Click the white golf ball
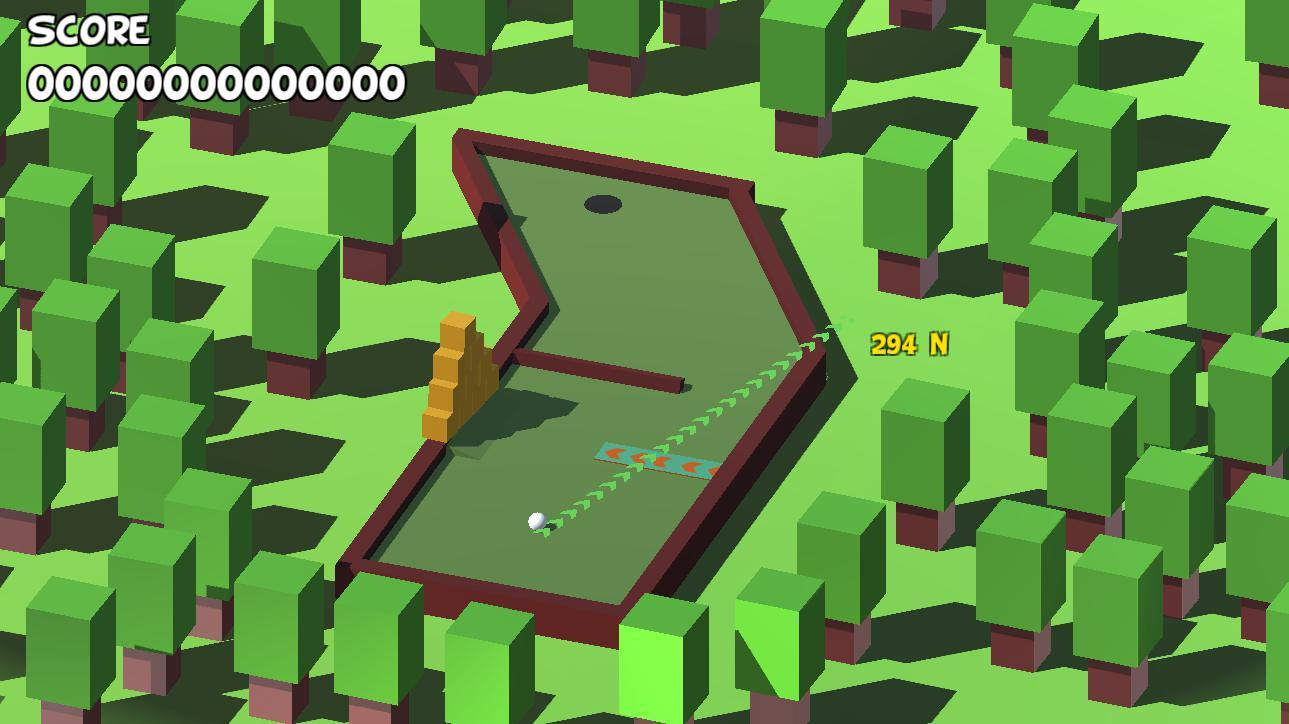 [x=537, y=519]
